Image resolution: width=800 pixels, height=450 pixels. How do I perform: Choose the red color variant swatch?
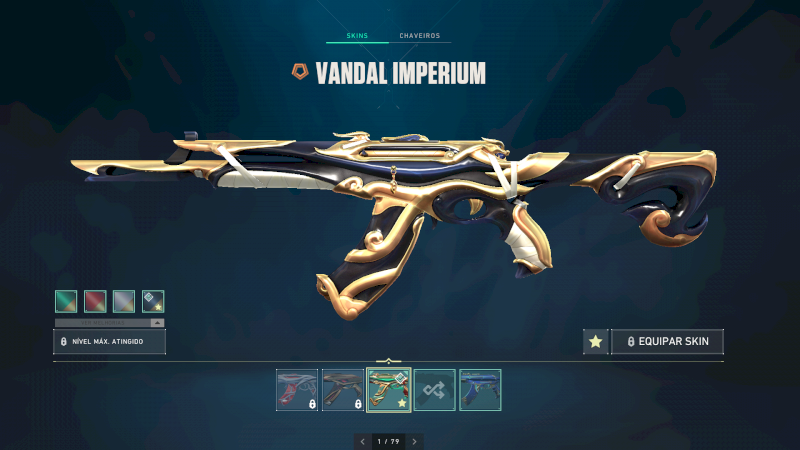95,301
